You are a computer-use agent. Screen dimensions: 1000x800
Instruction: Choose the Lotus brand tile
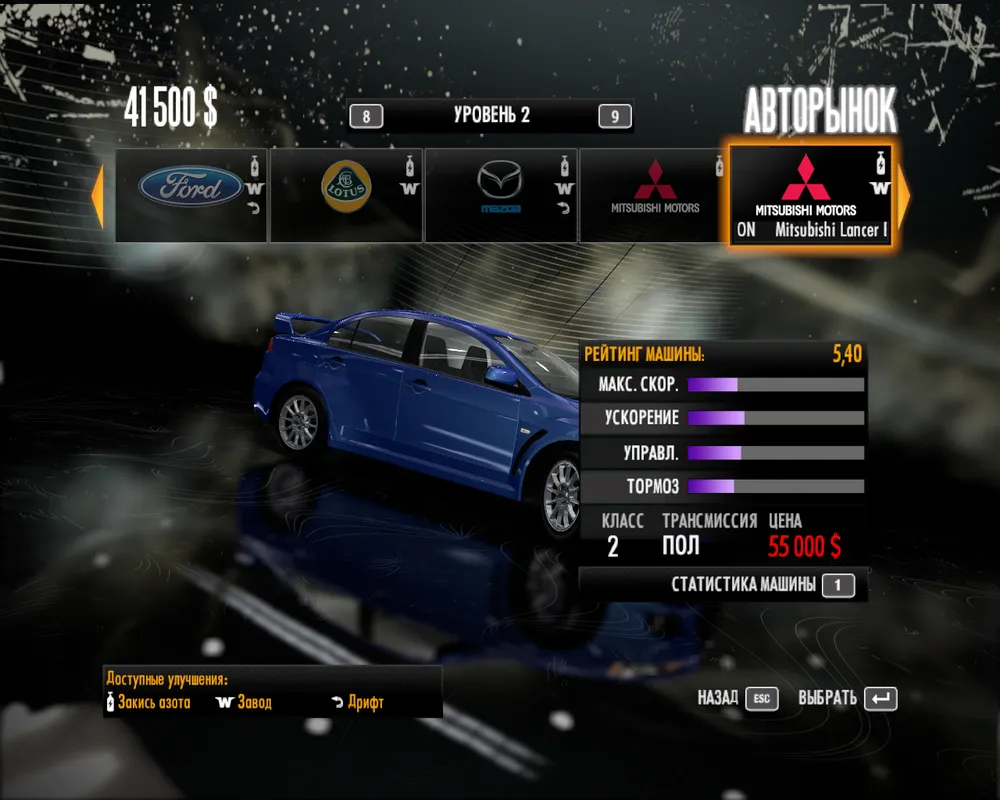point(346,195)
